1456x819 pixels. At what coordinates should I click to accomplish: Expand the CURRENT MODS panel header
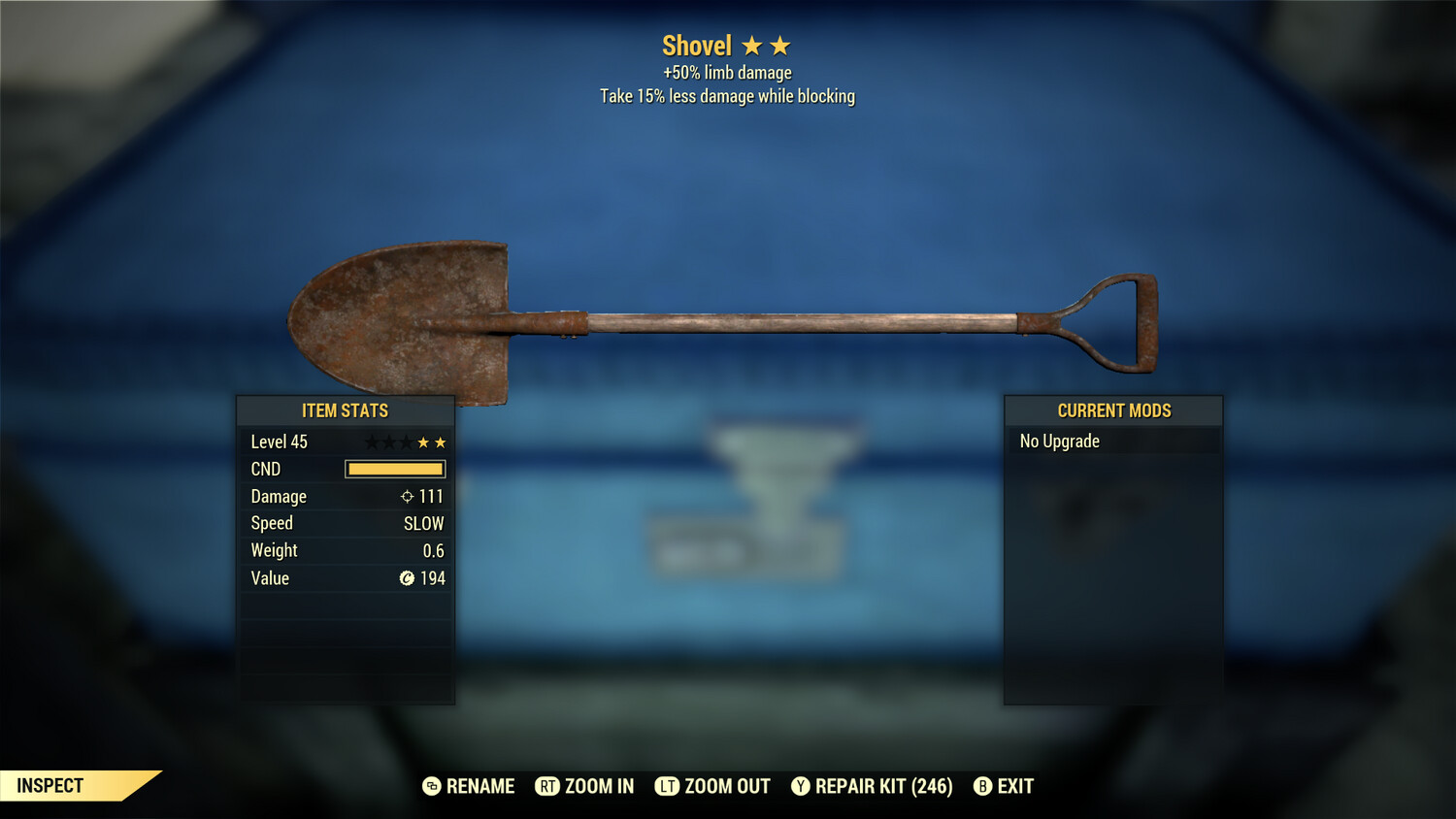1113,409
